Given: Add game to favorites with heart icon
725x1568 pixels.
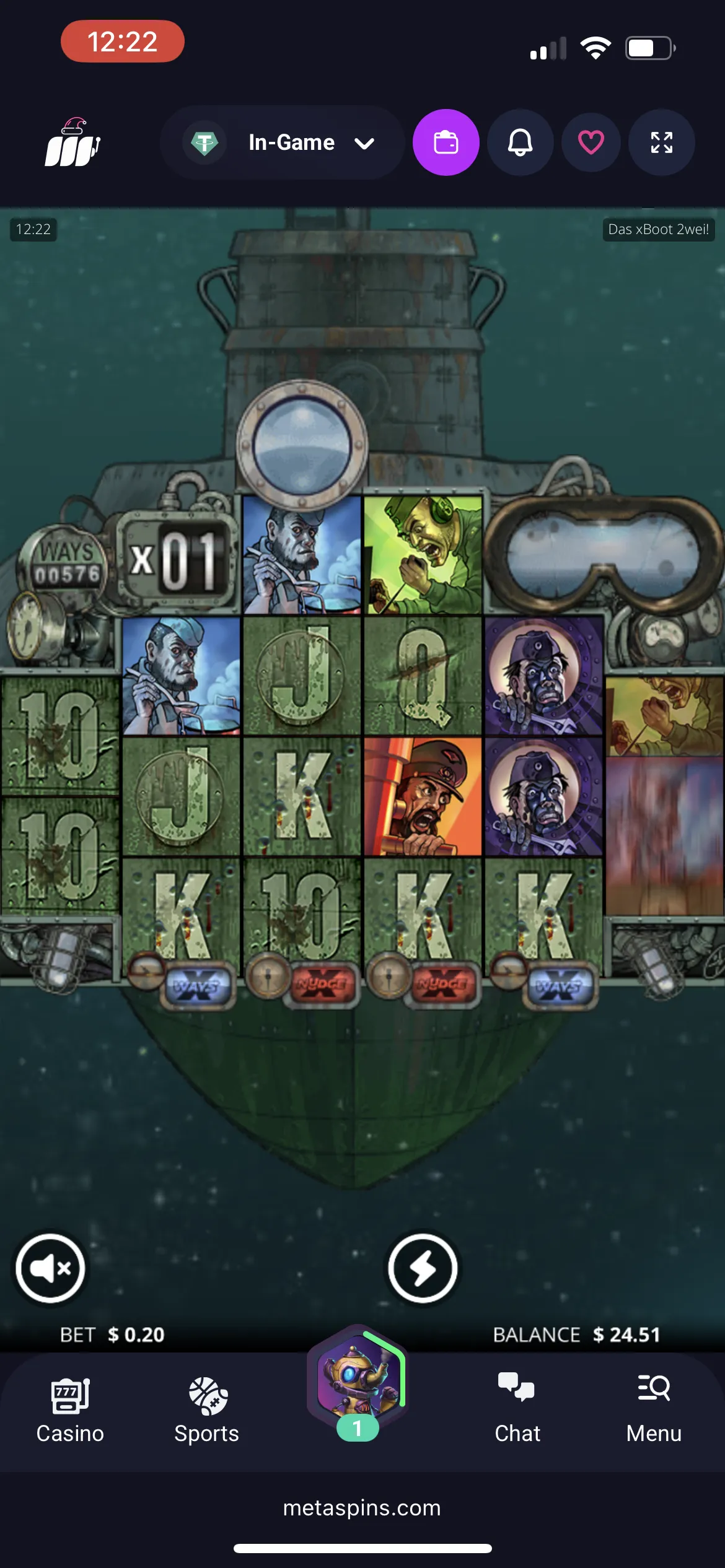Looking at the screenshot, I should click(591, 142).
